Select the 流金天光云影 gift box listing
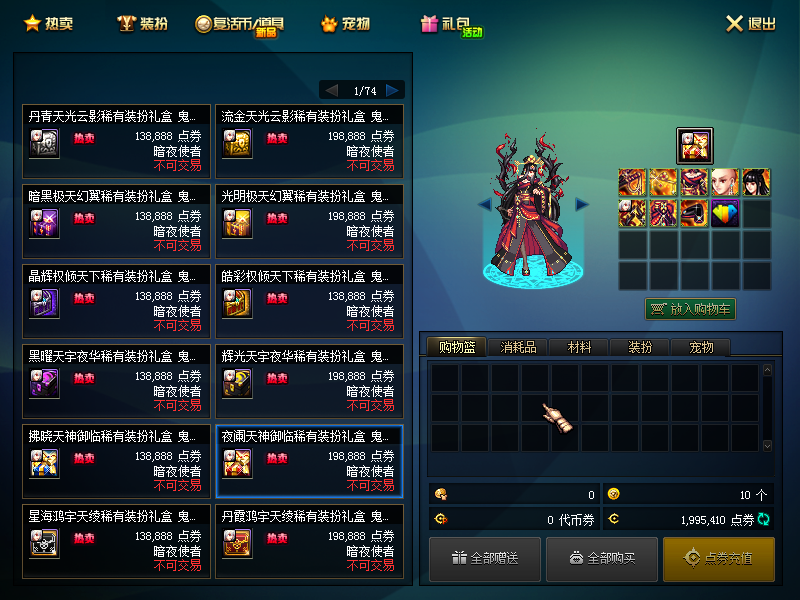 pos(309,138)
